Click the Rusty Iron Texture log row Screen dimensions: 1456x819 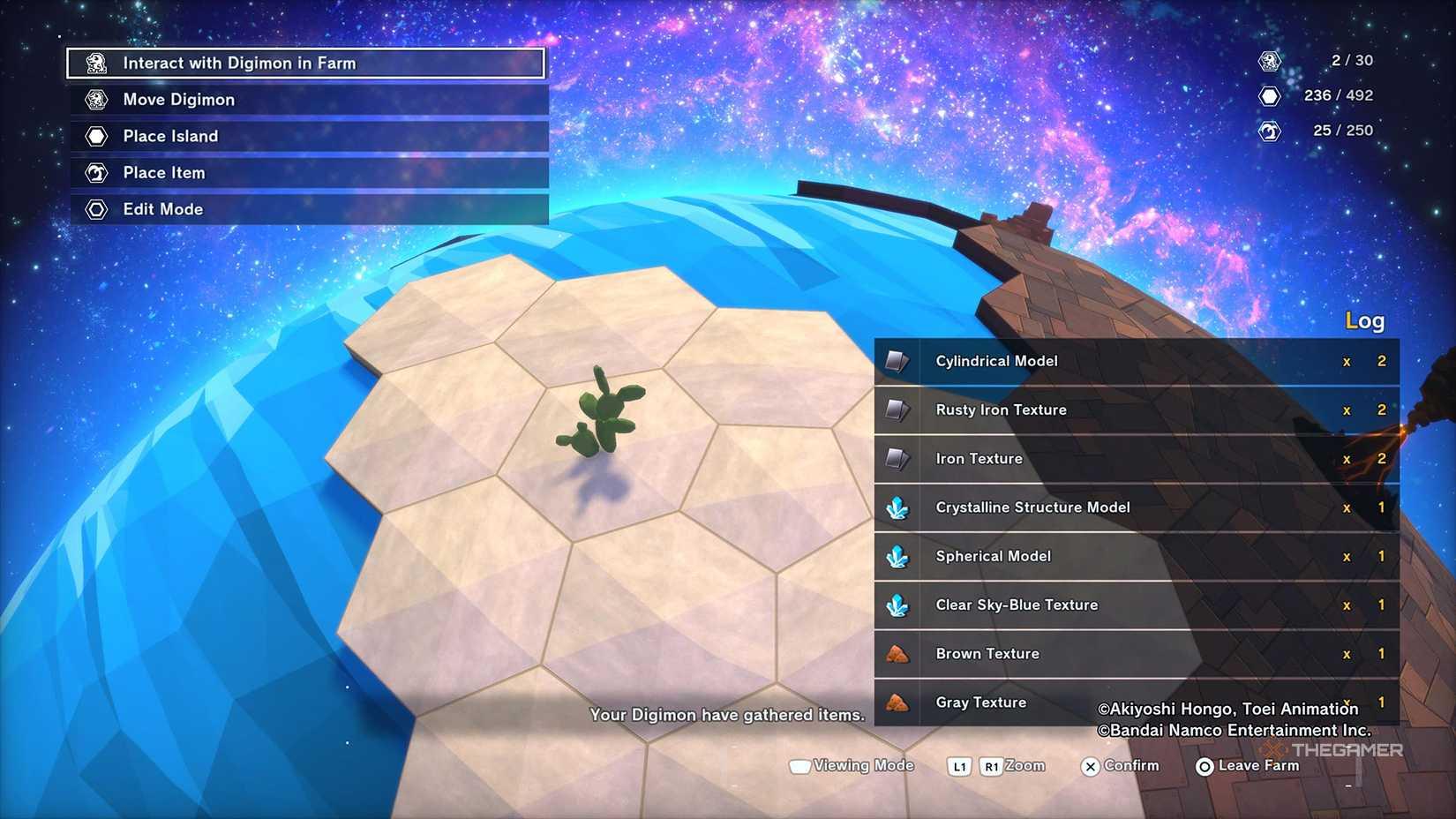pyautogui.click(x=1136, y=410)
